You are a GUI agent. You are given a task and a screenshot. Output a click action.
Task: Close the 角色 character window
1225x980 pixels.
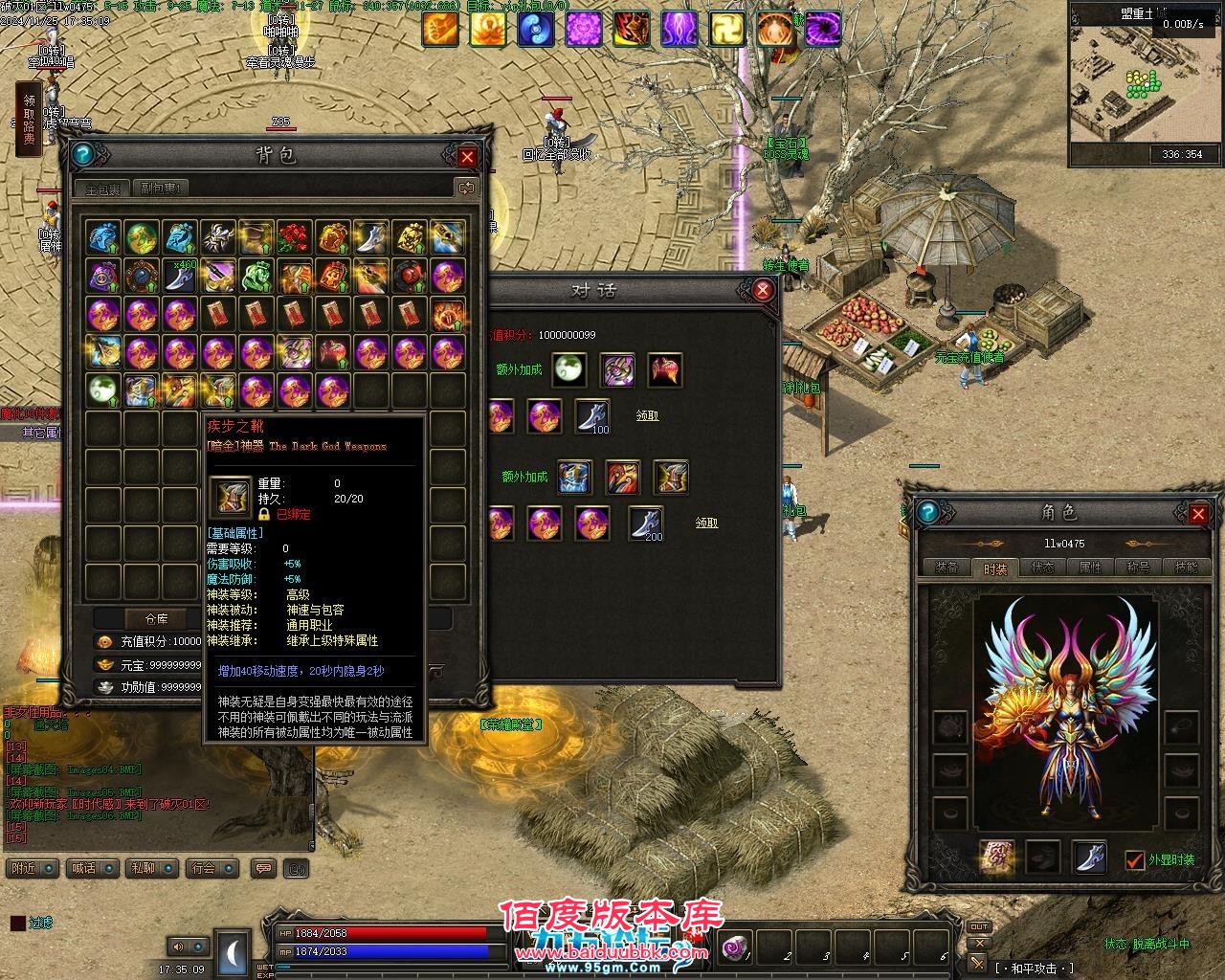click(x=1198, y=514)
